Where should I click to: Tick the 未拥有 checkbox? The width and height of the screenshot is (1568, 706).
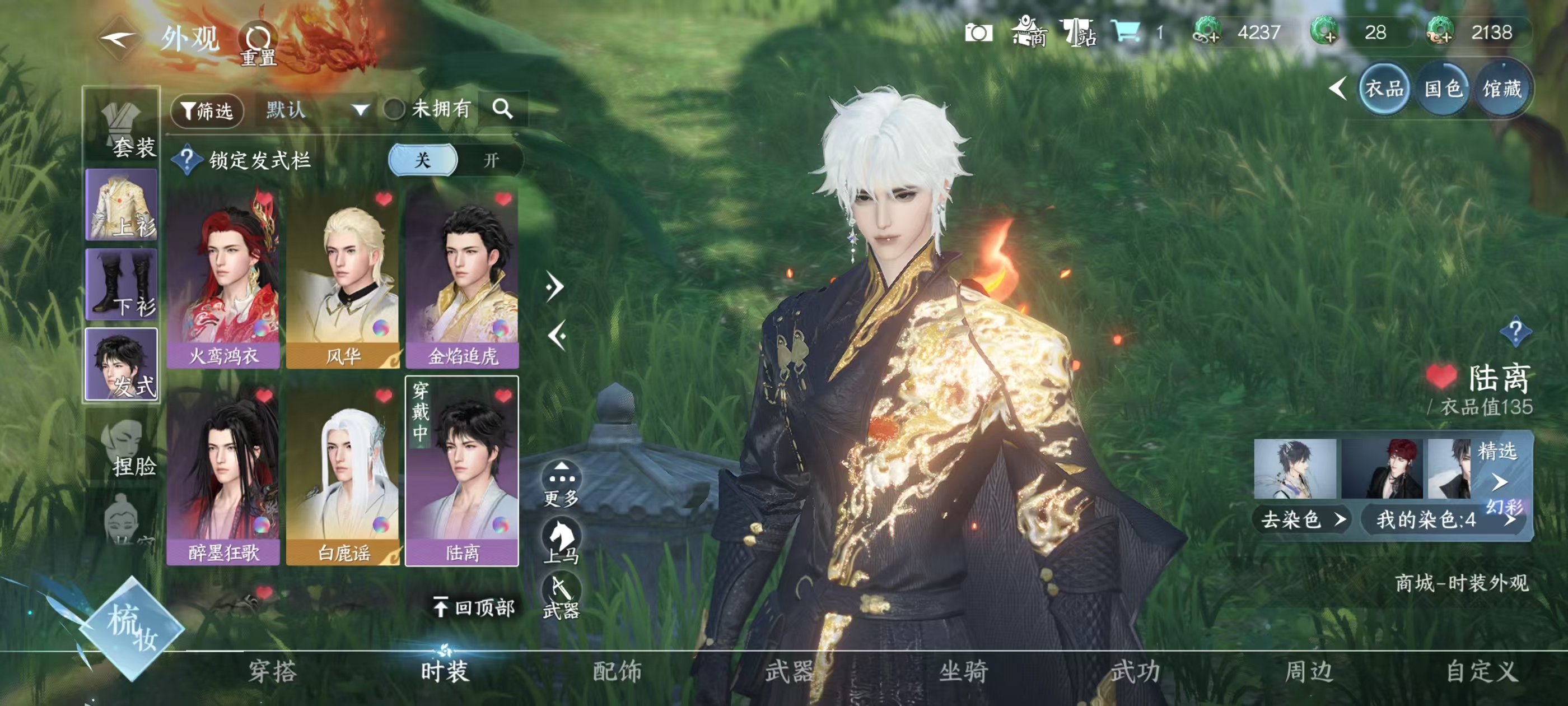point(394,110)
